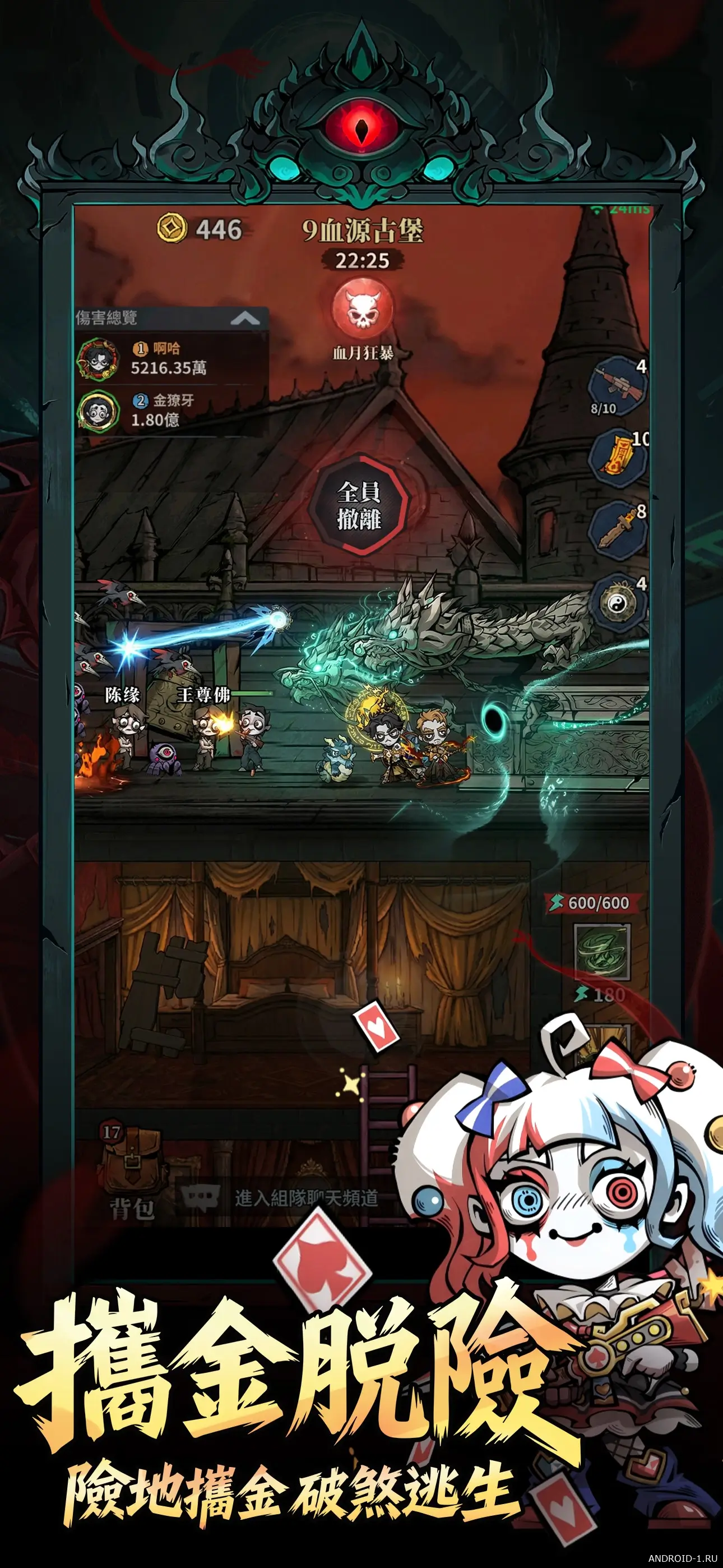This screenshot has height=1568, width=723.
Task: Select the rifle weapon slot
Action: point(615,385)
